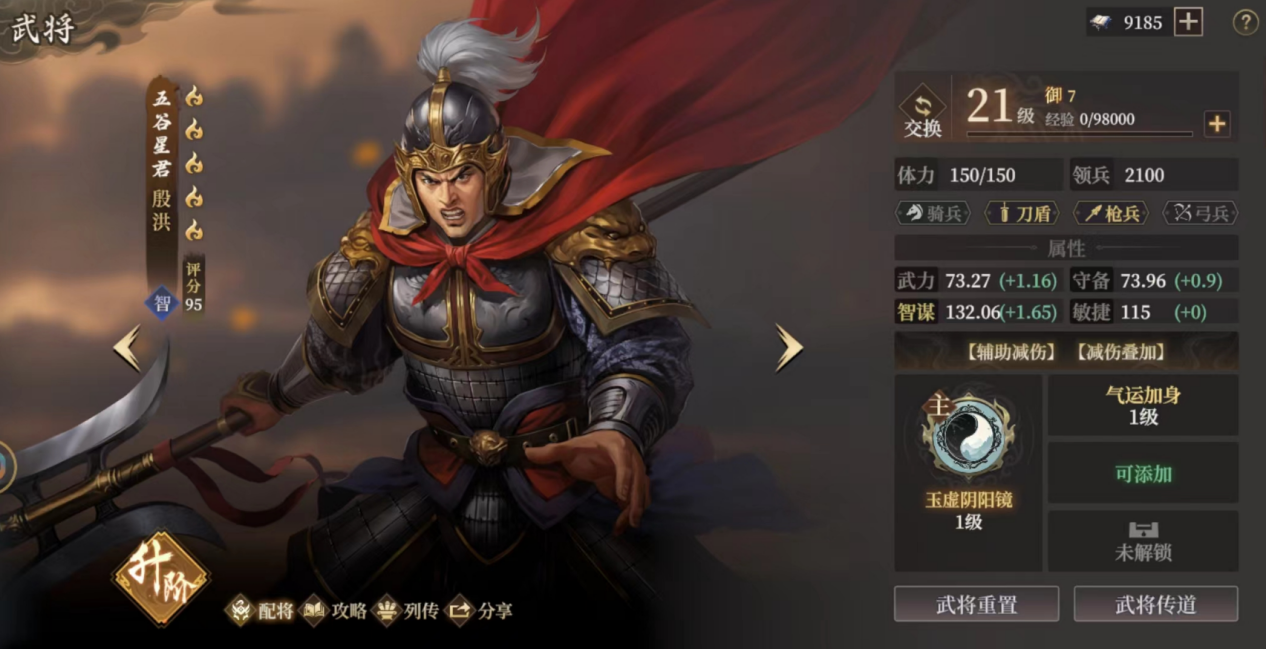1266x649 pixels.
Task: Reset the general with 武将重置
Action: (976, 604)
